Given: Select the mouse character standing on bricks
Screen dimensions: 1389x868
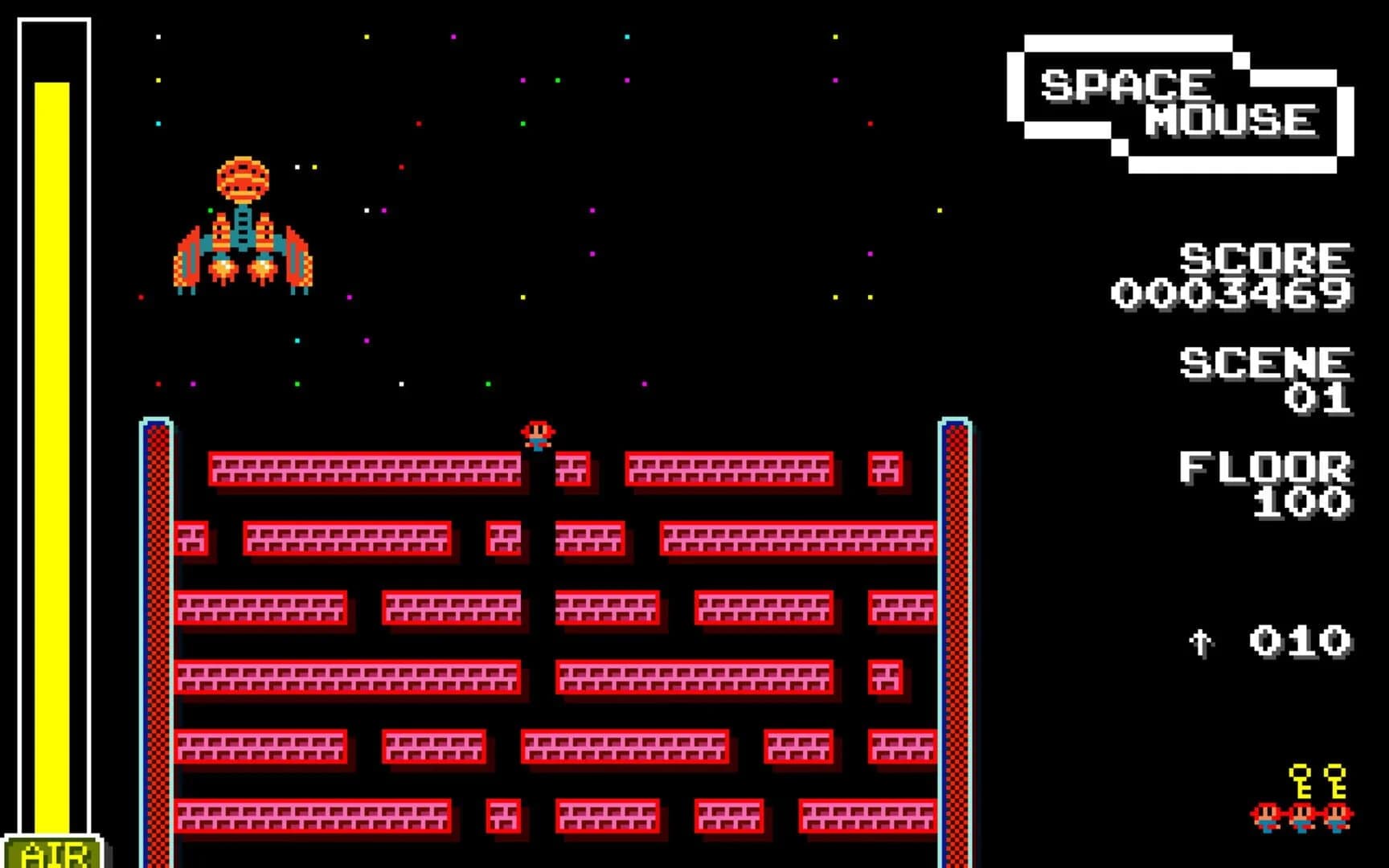Looking at the screenshot, I should [x=539, y=436].
